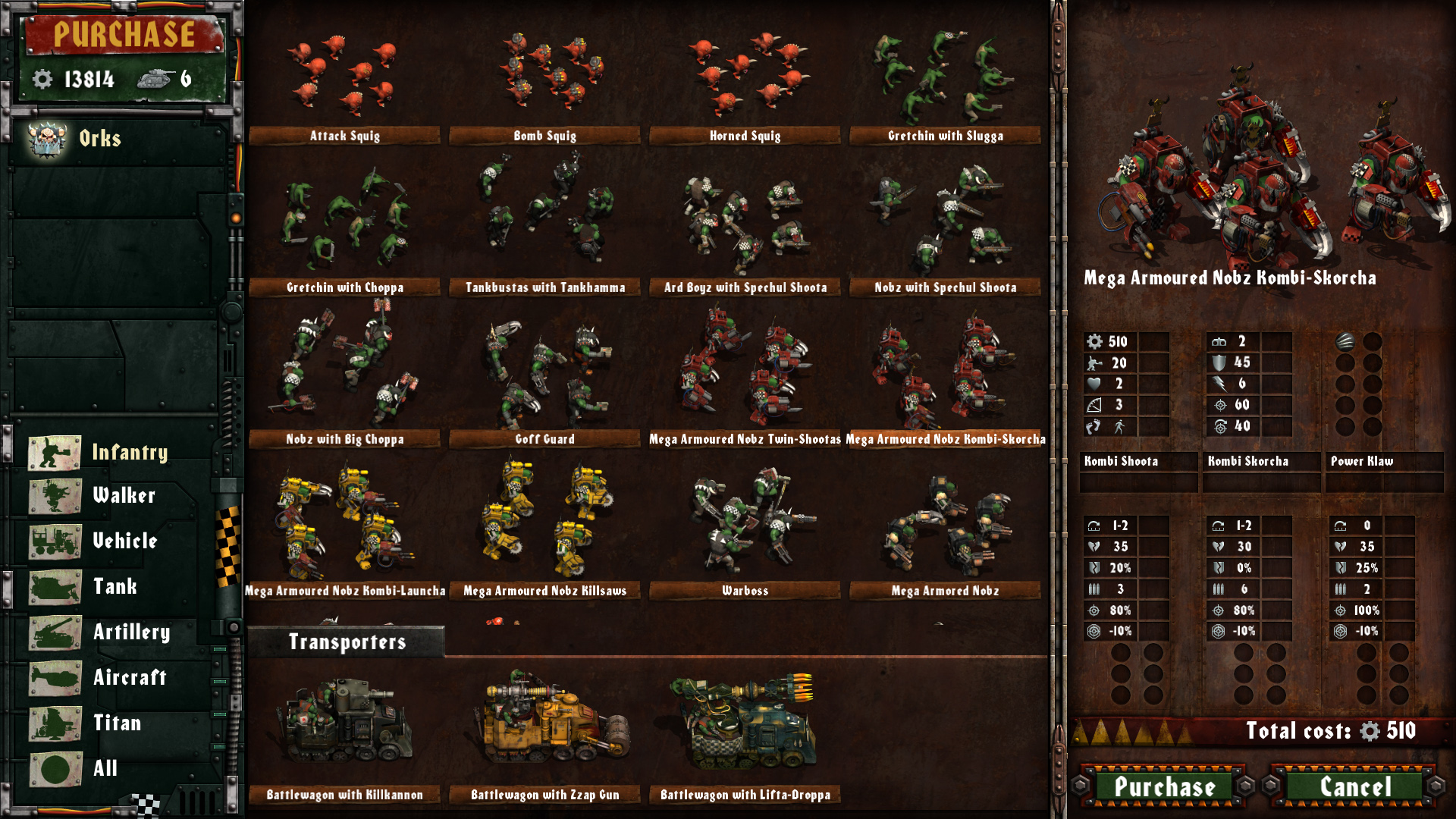Select the Infantry category icon

pyautogui.click(x=53, y=453)
